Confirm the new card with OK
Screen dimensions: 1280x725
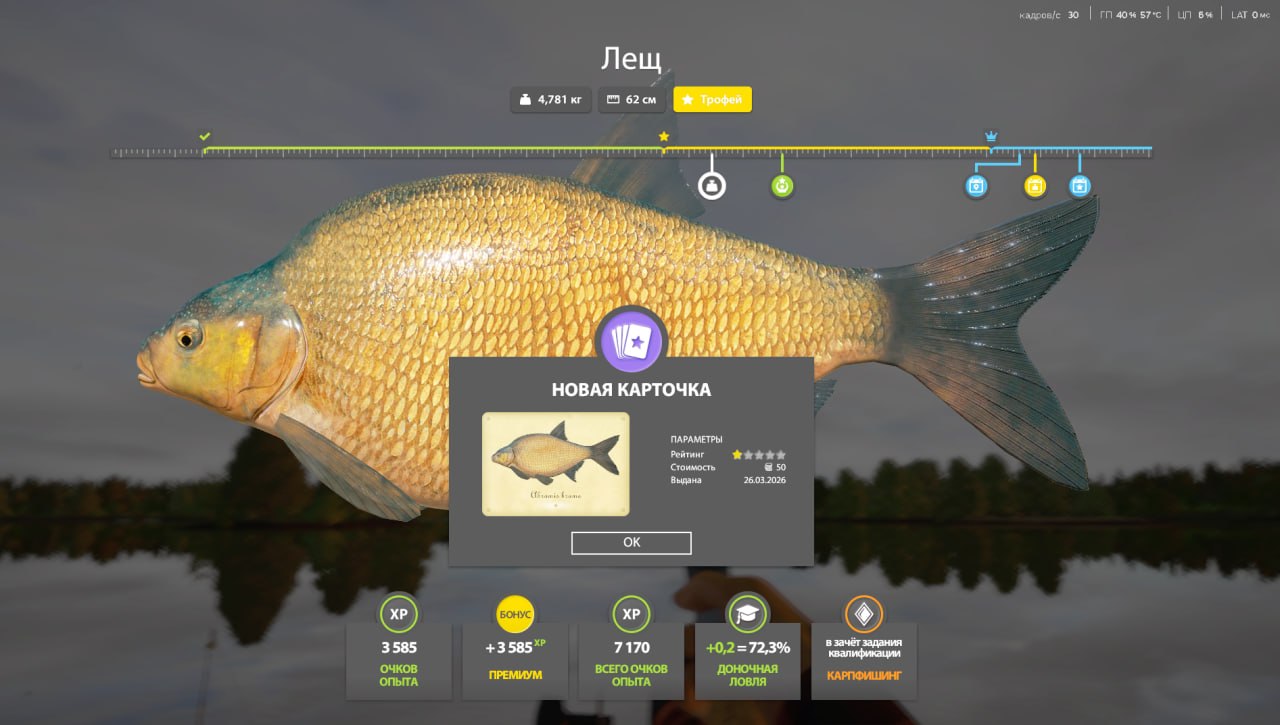click(x=631, y=542)
